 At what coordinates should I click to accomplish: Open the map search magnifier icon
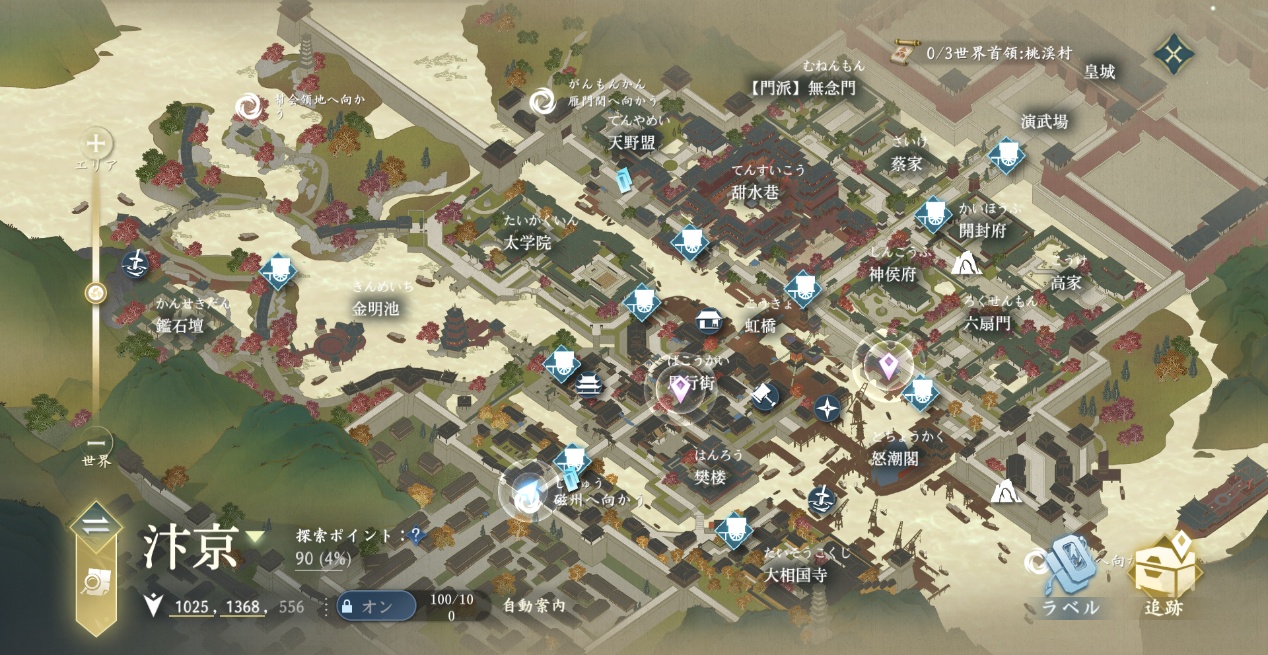click(95, 581)
